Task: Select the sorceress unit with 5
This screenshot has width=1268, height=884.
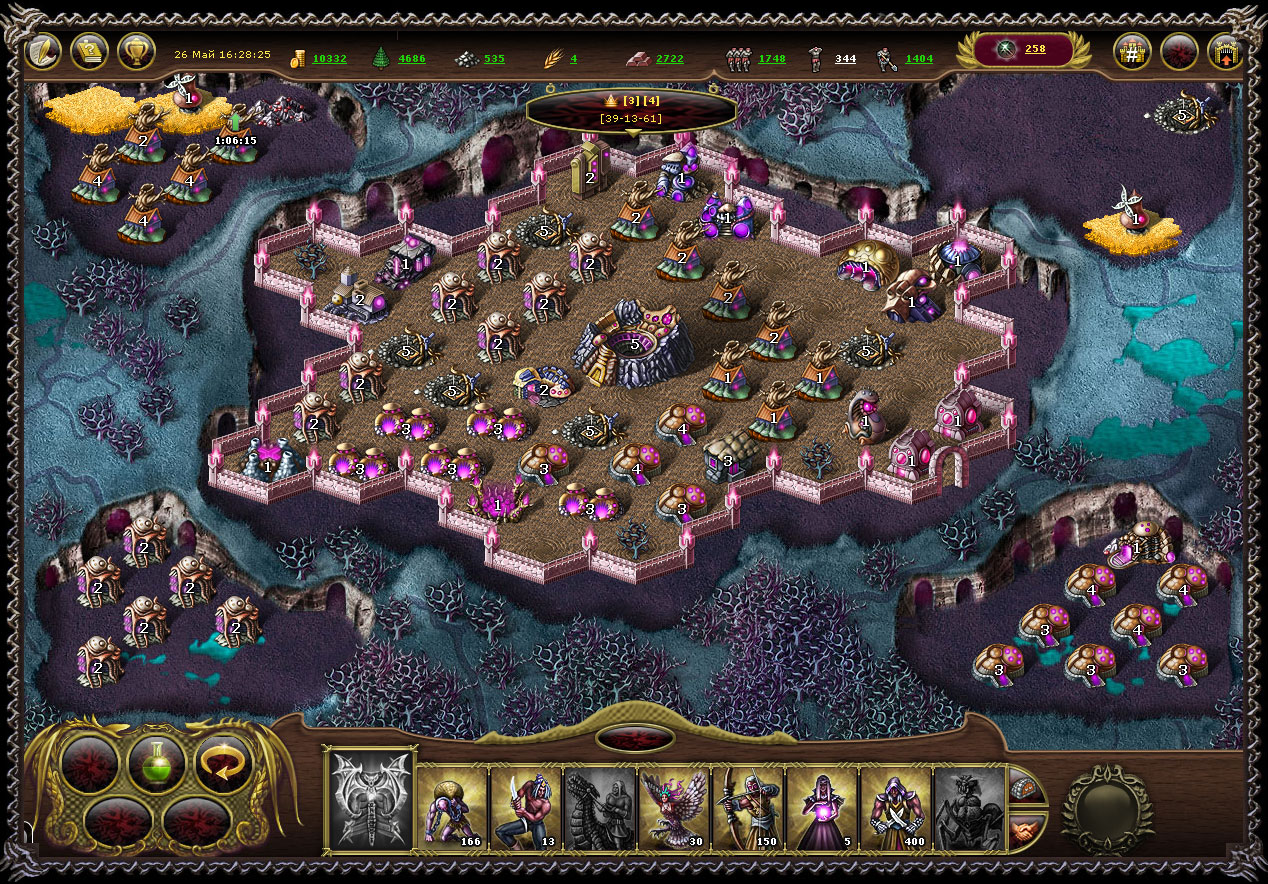Action: [822, 808]
